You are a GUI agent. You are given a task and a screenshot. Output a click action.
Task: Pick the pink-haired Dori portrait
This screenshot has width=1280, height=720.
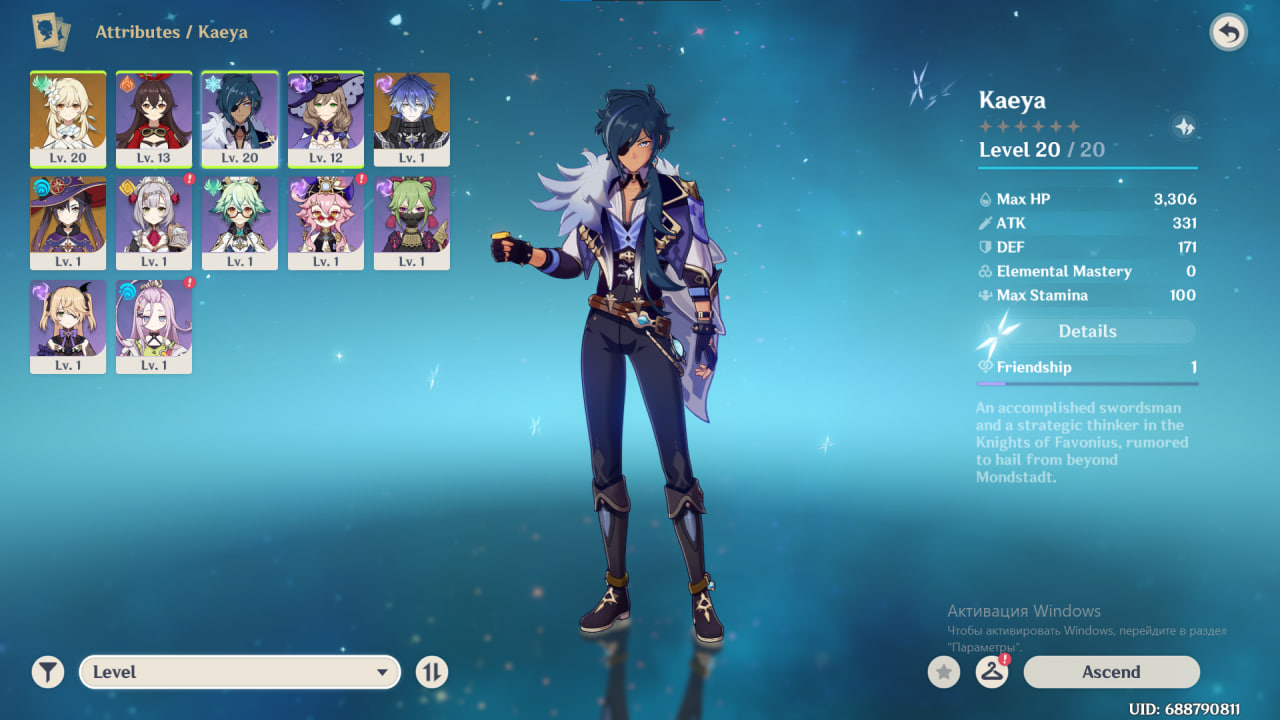point(326,223)
